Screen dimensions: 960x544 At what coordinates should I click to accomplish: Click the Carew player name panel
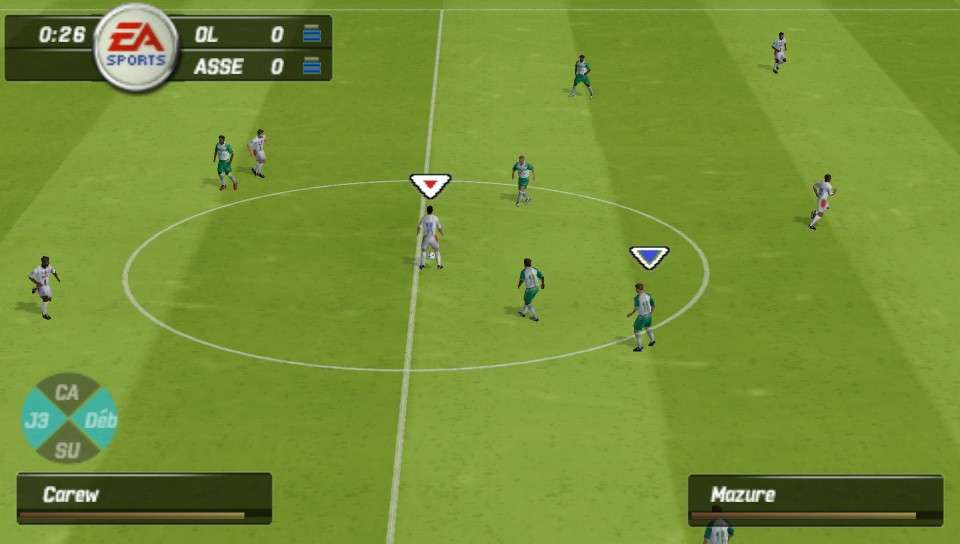pos(144,498)
